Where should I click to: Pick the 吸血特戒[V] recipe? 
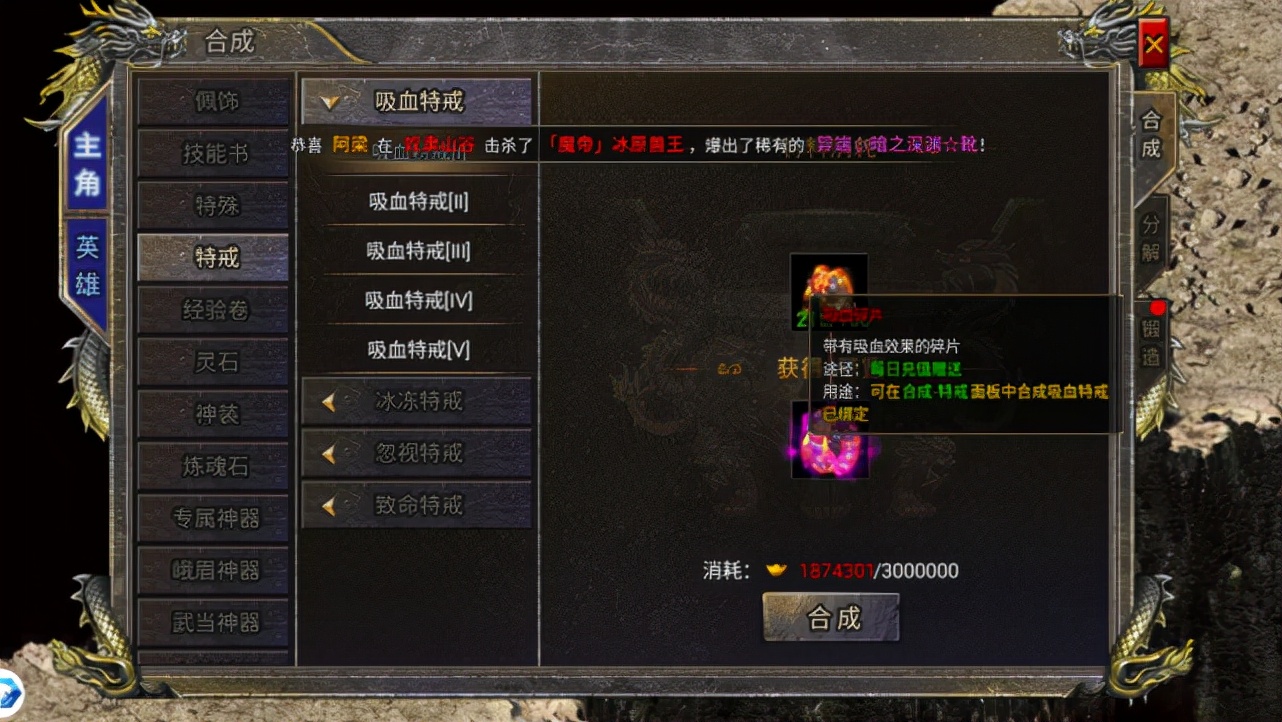click(417, 350)
